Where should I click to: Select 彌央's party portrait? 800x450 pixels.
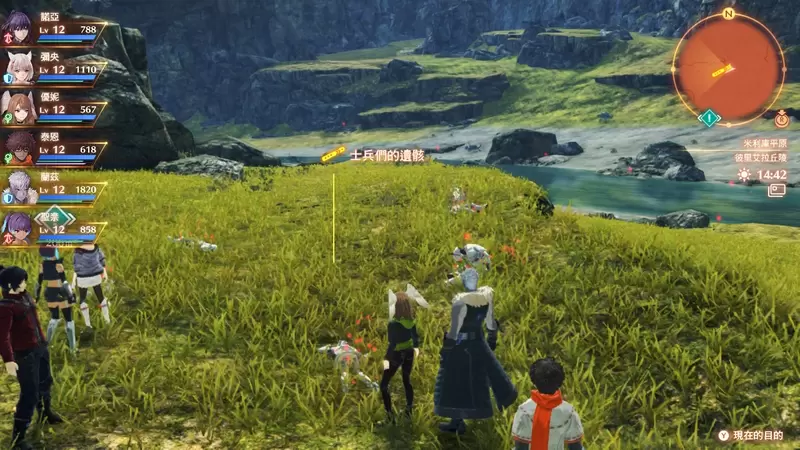coord(20,67)
